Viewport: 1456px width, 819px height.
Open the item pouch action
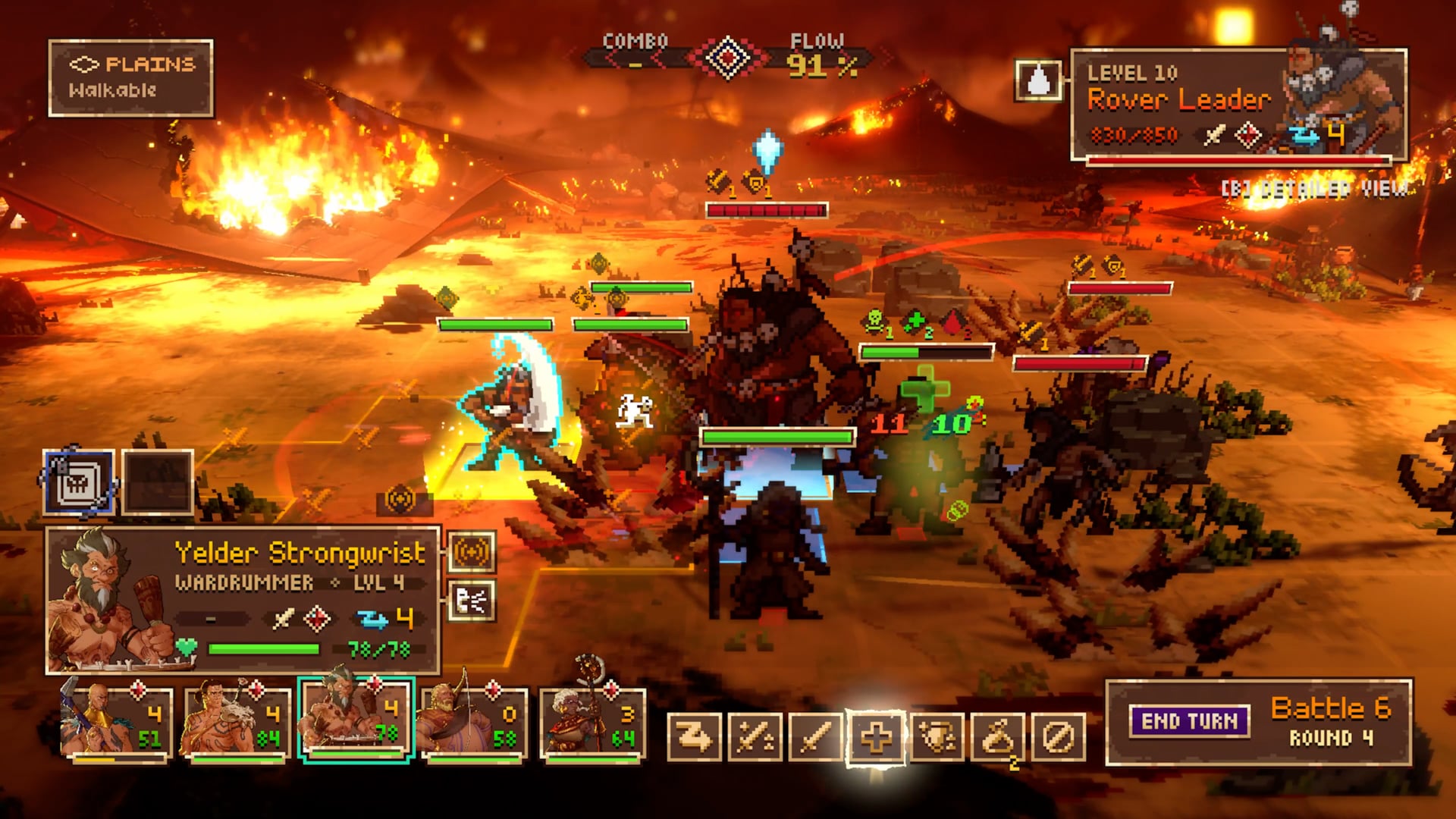[x=997, y=736]
